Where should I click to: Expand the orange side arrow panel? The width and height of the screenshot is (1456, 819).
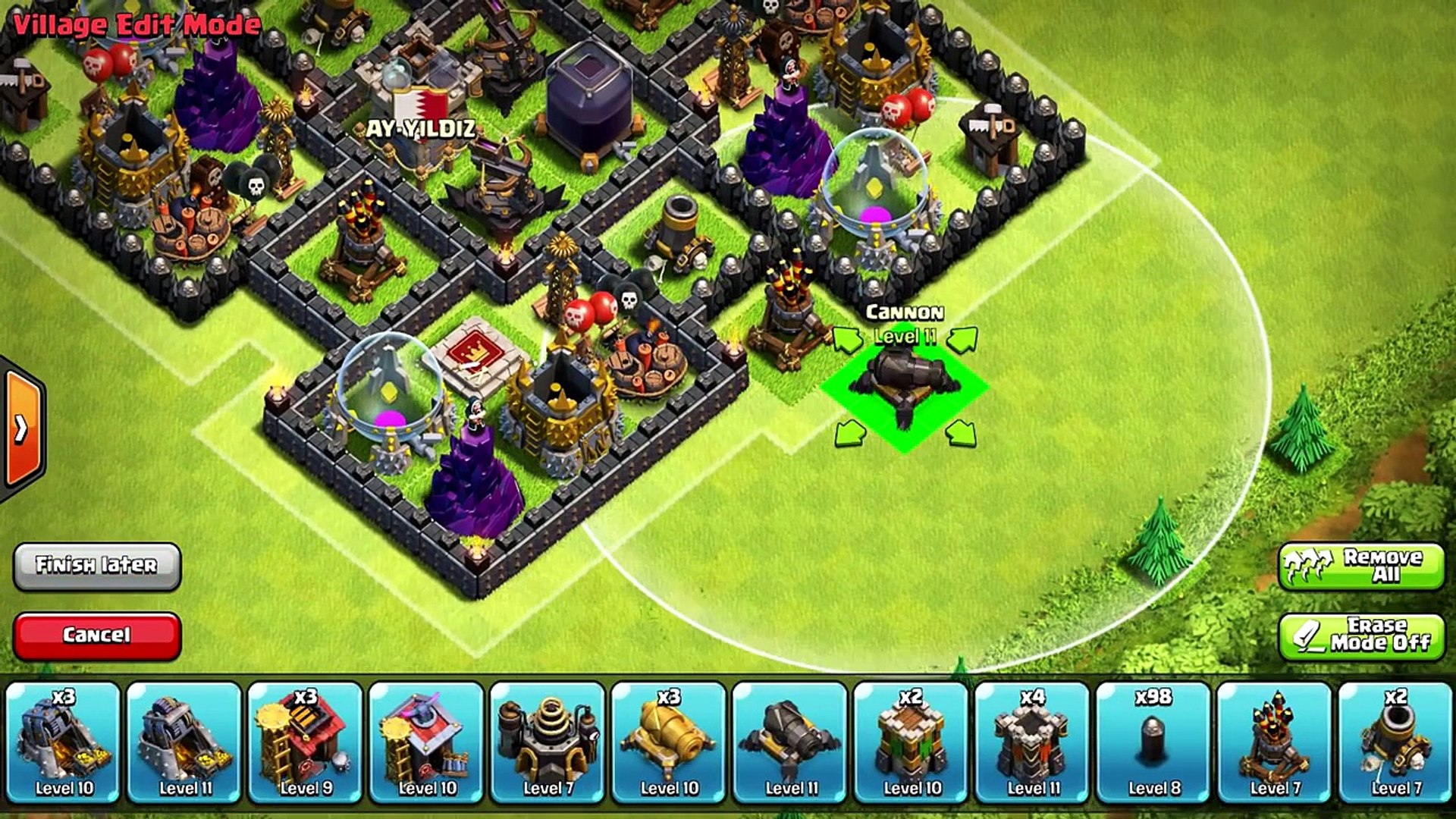pyautogui.click(x=23, y=429)
